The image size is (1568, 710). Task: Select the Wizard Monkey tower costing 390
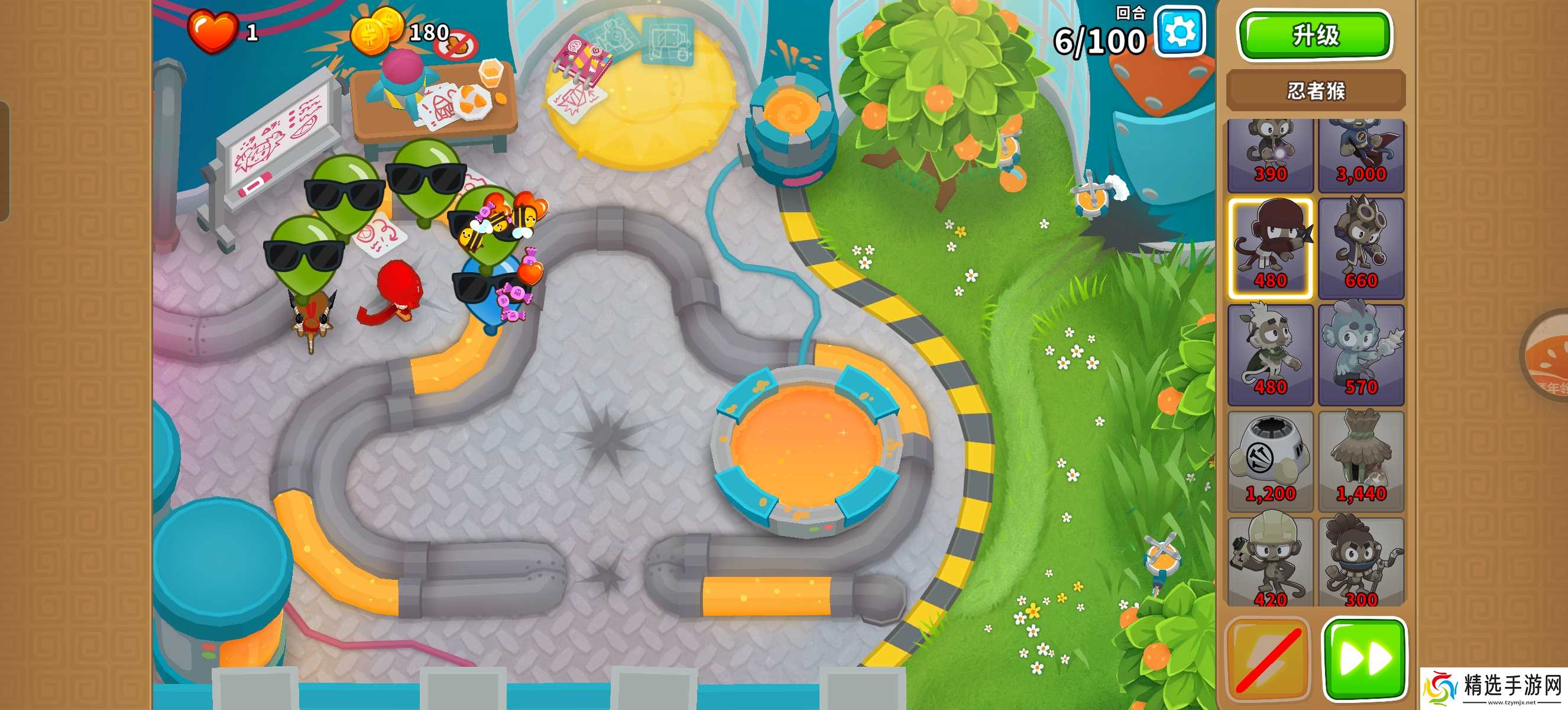(1271, 154)
